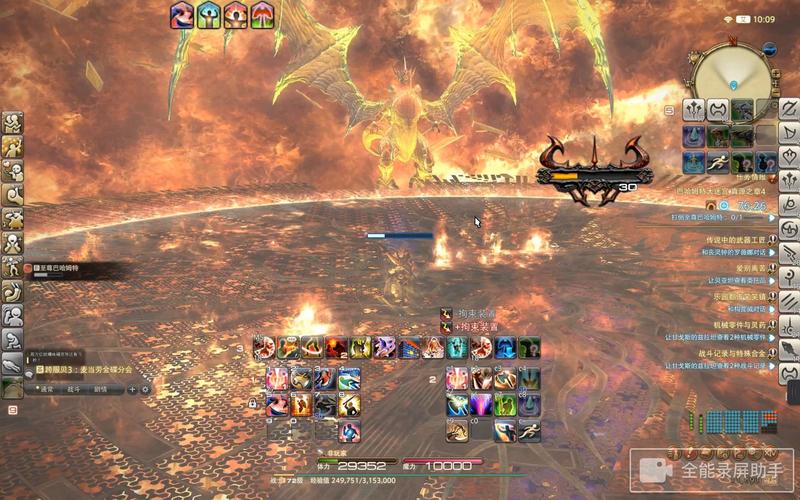
Task: Click the question-mark plant action icon
Action: click(741, 162)
